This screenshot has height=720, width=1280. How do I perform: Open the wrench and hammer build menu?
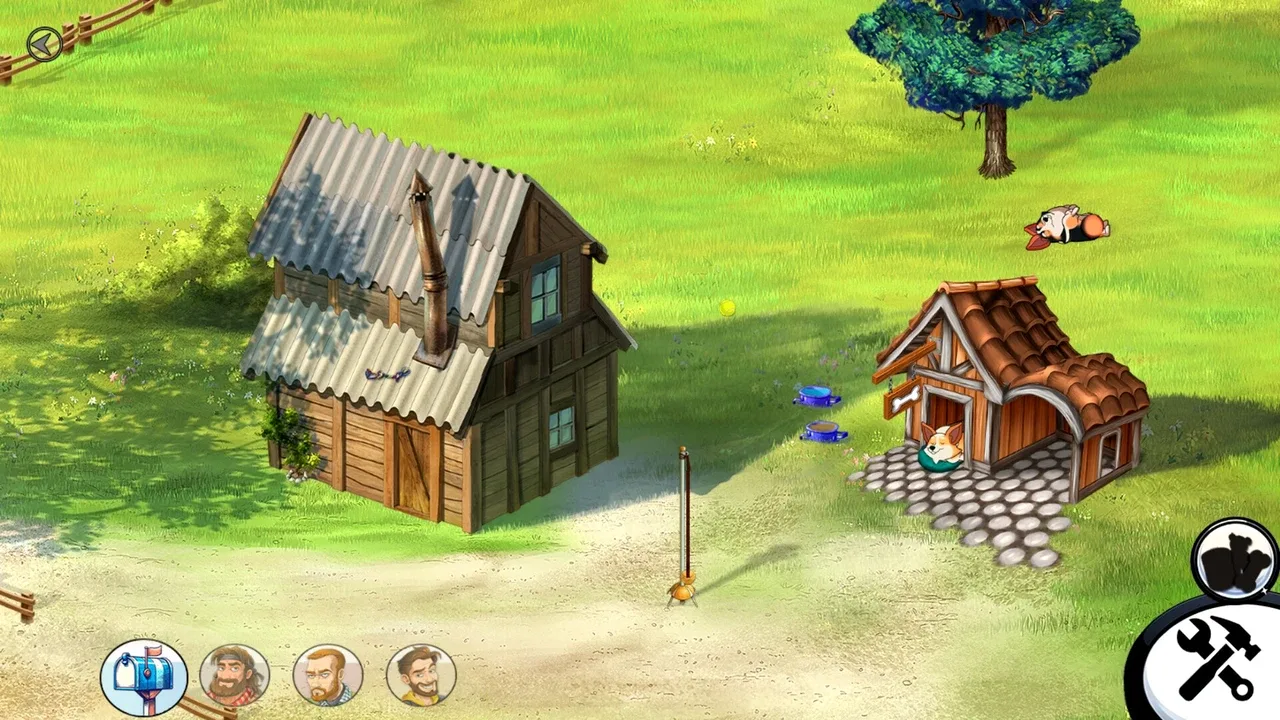coord(1214,657)
